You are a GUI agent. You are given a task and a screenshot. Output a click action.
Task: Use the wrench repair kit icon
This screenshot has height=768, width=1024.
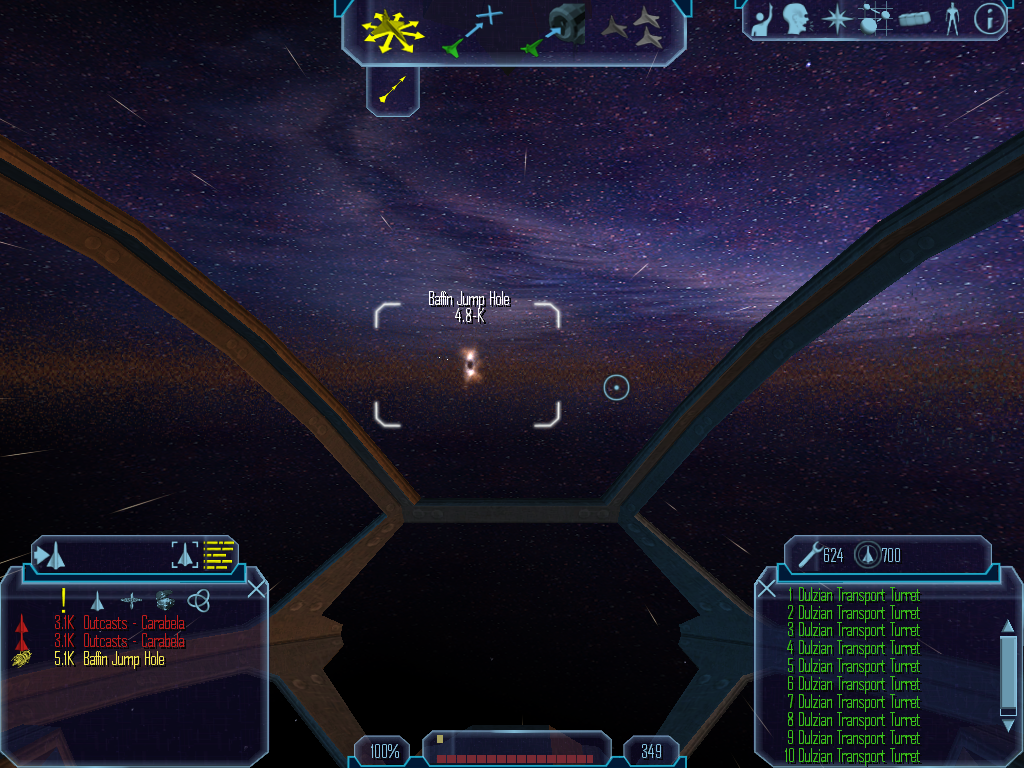(x=809, y=554)
